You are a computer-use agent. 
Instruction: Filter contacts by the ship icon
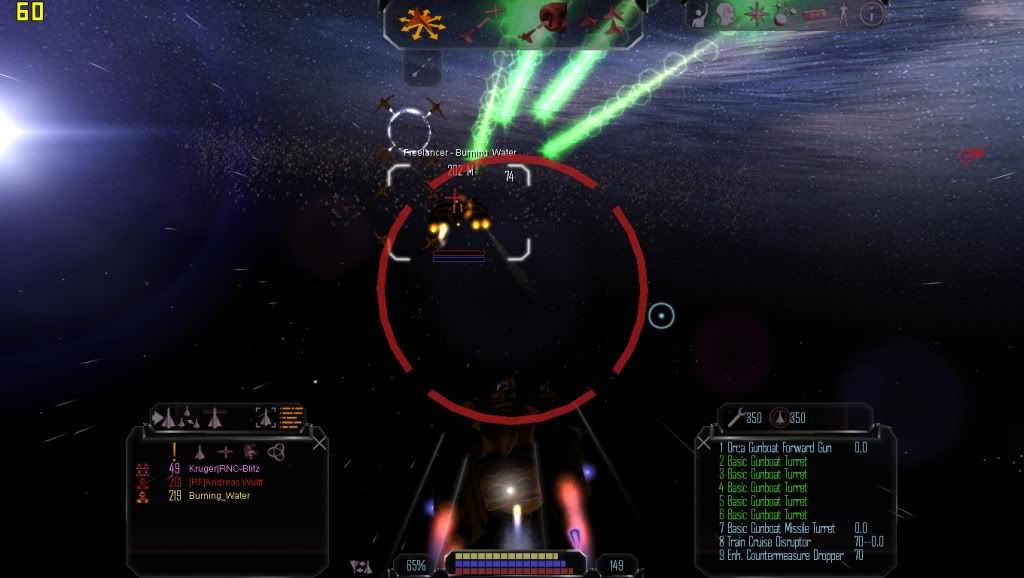199,452
